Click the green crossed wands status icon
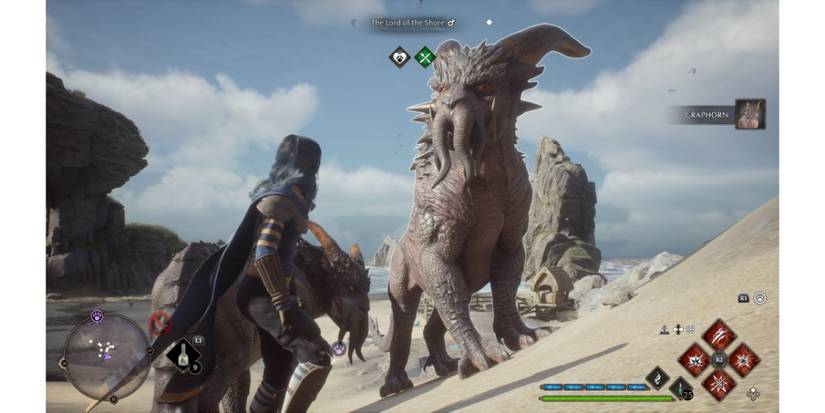The image size is (825, 413). (426, 57)
